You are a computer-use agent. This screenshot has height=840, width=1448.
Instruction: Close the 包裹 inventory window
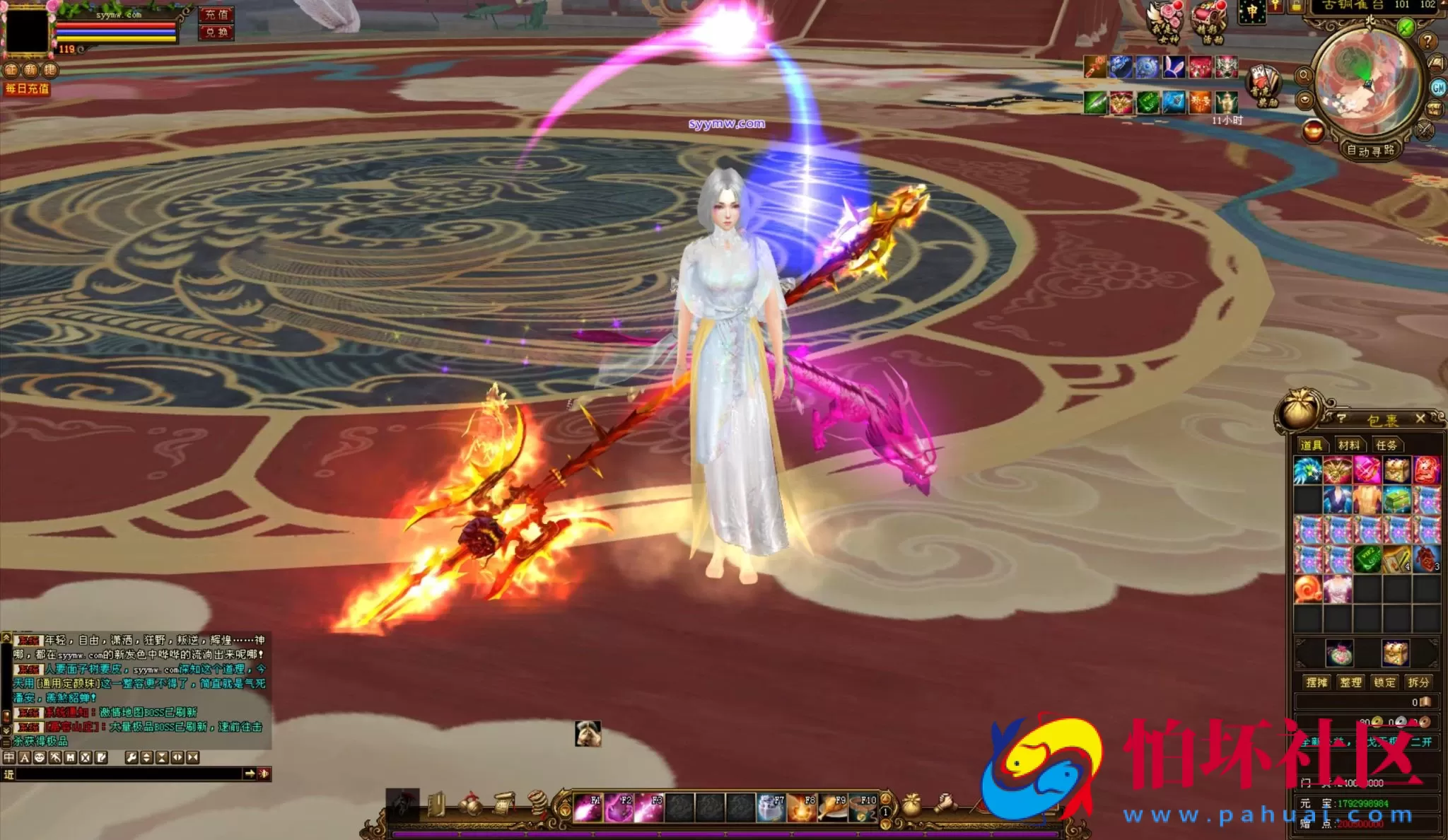(x=1420, y=419)
